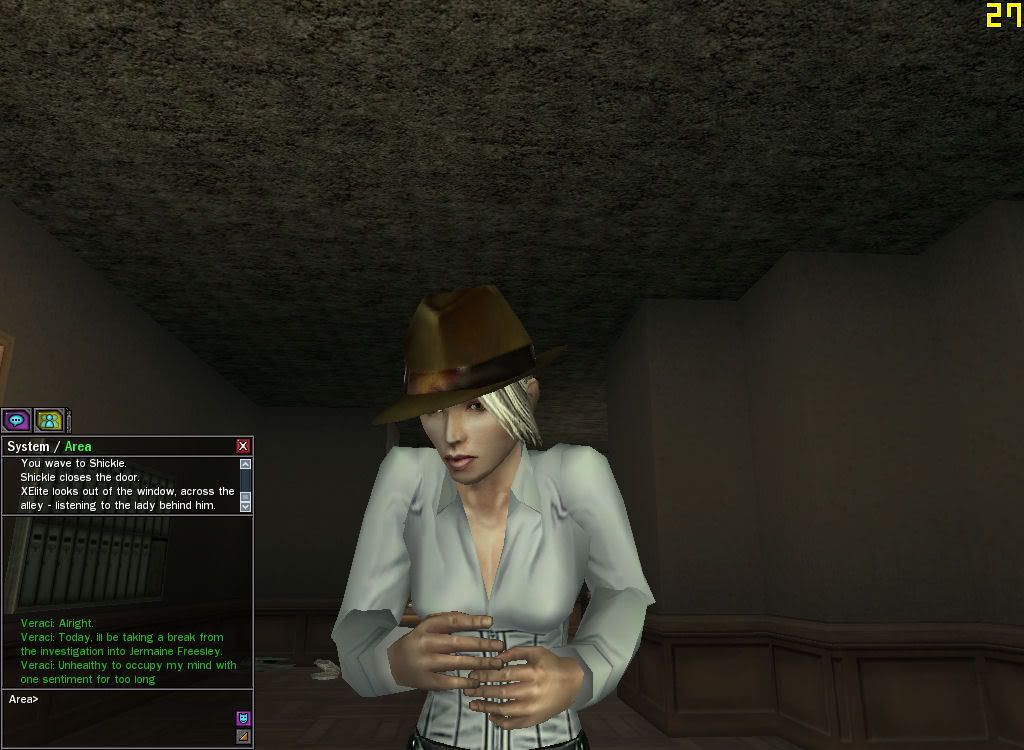
Task: Click the chat window resize corner handle
Action: (243, 737)
